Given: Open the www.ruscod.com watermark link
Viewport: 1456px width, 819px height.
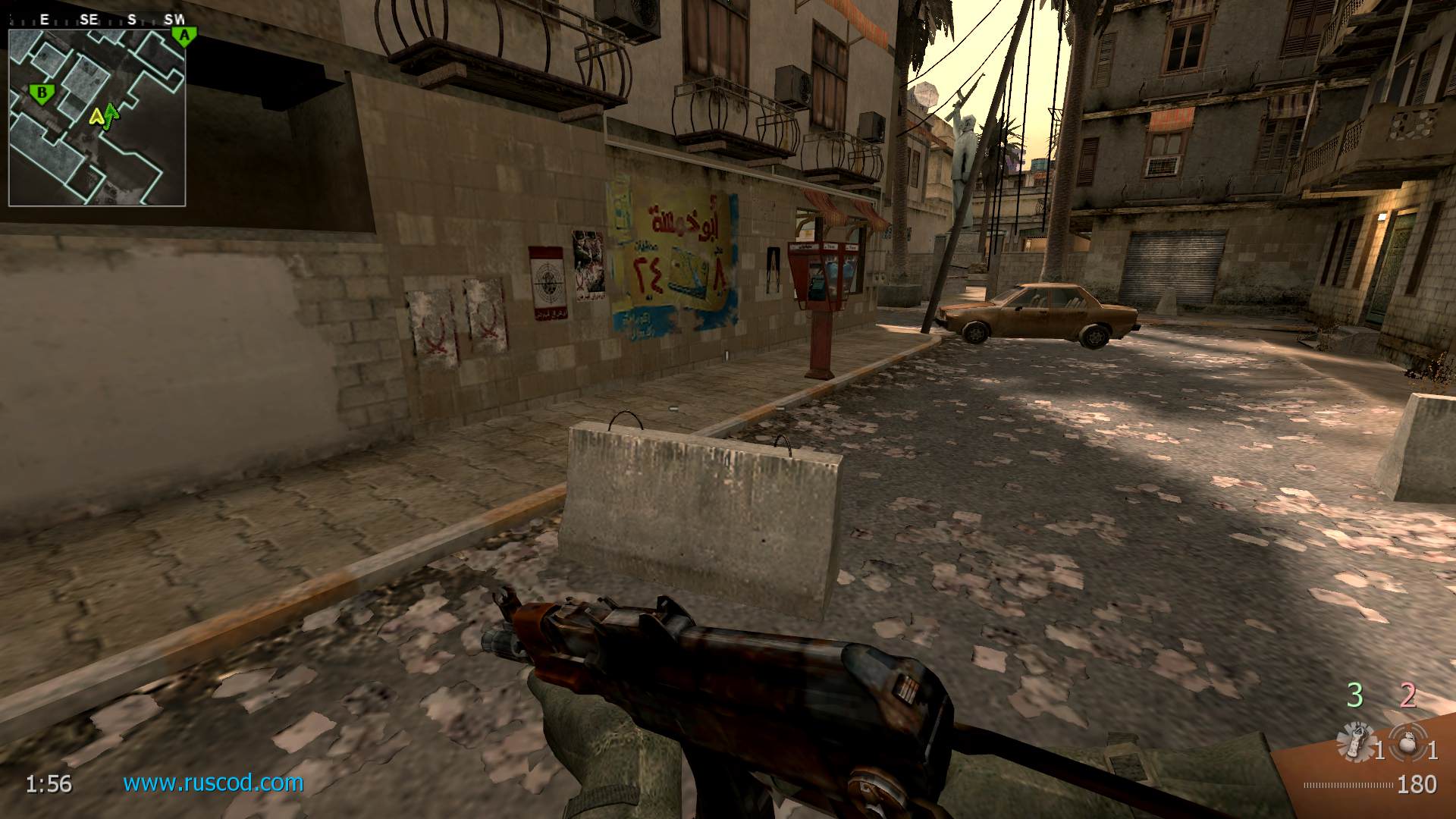Looking at the screenshot, I should (x=213, y=783).
